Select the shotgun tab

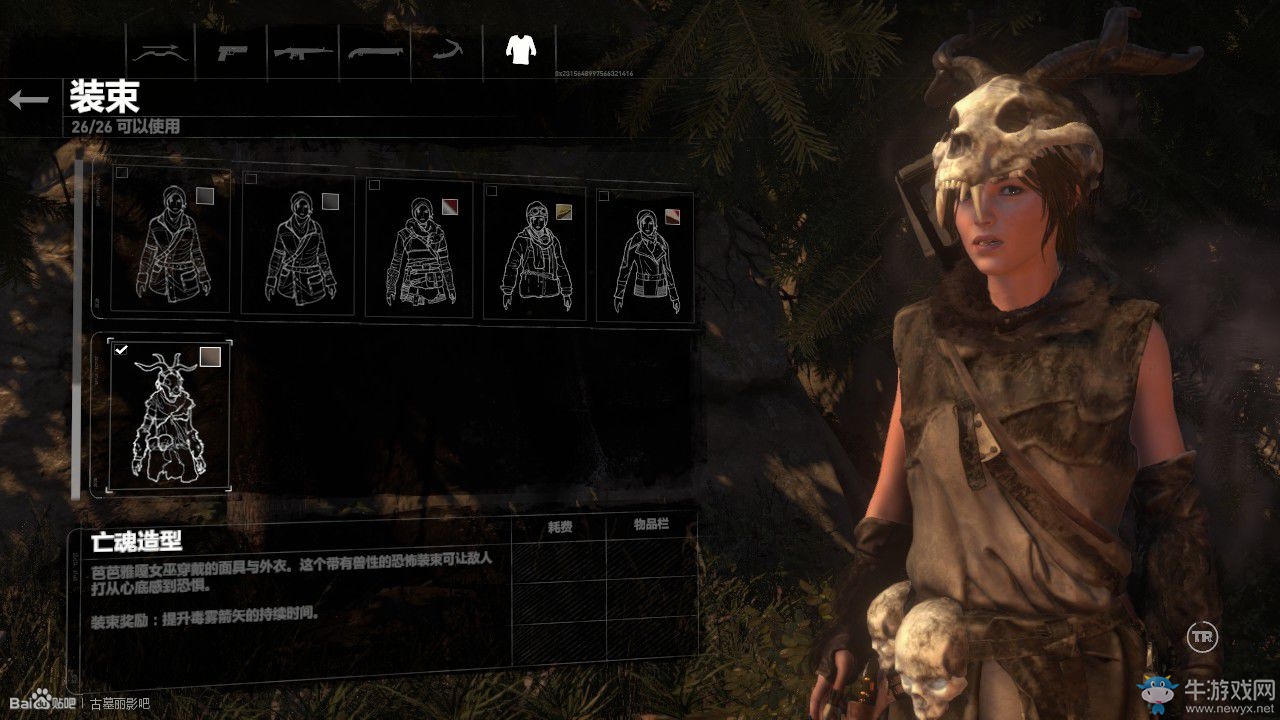(x=376, y=50)
